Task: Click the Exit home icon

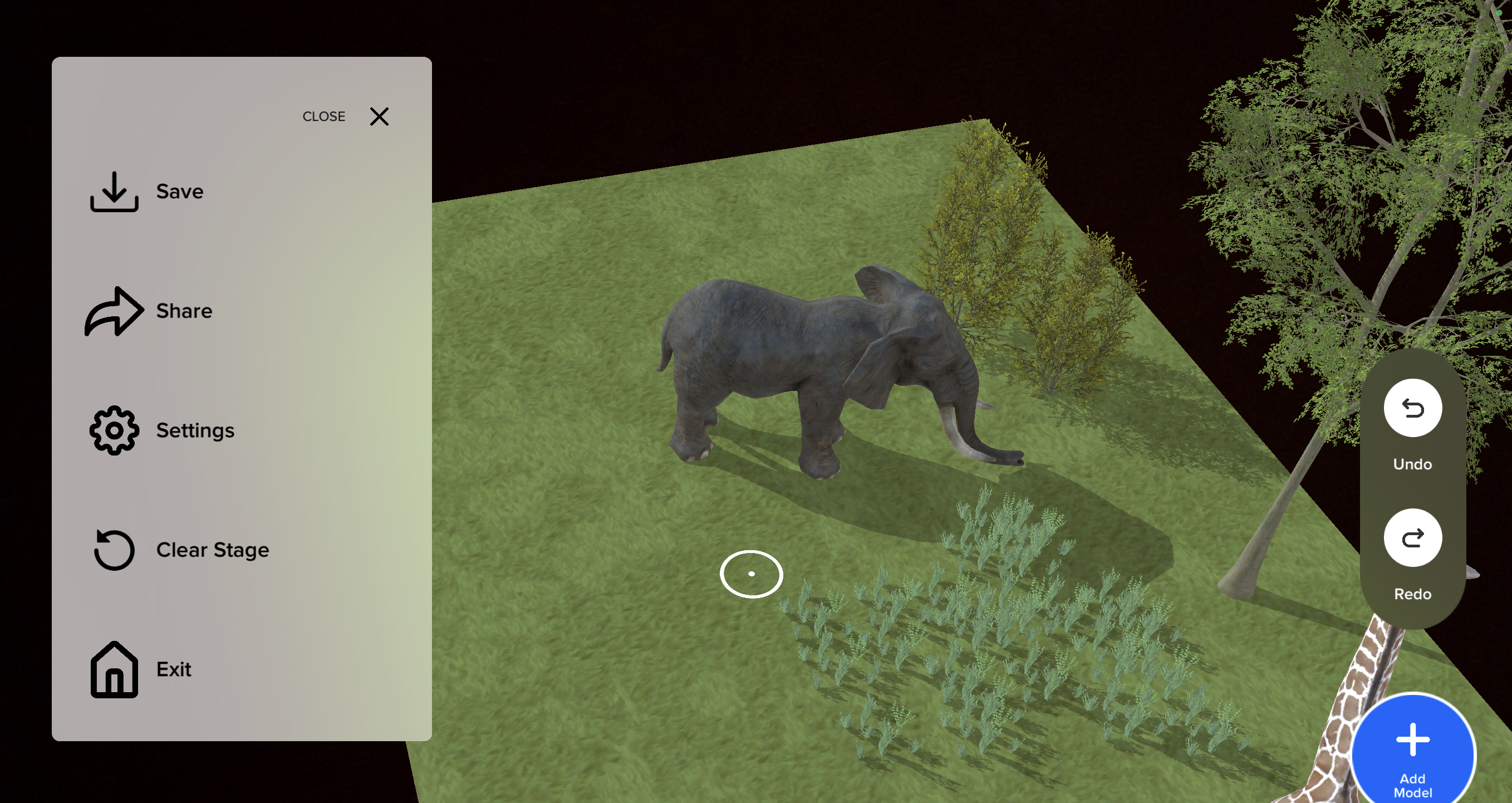Action: (x=114, y=671)
